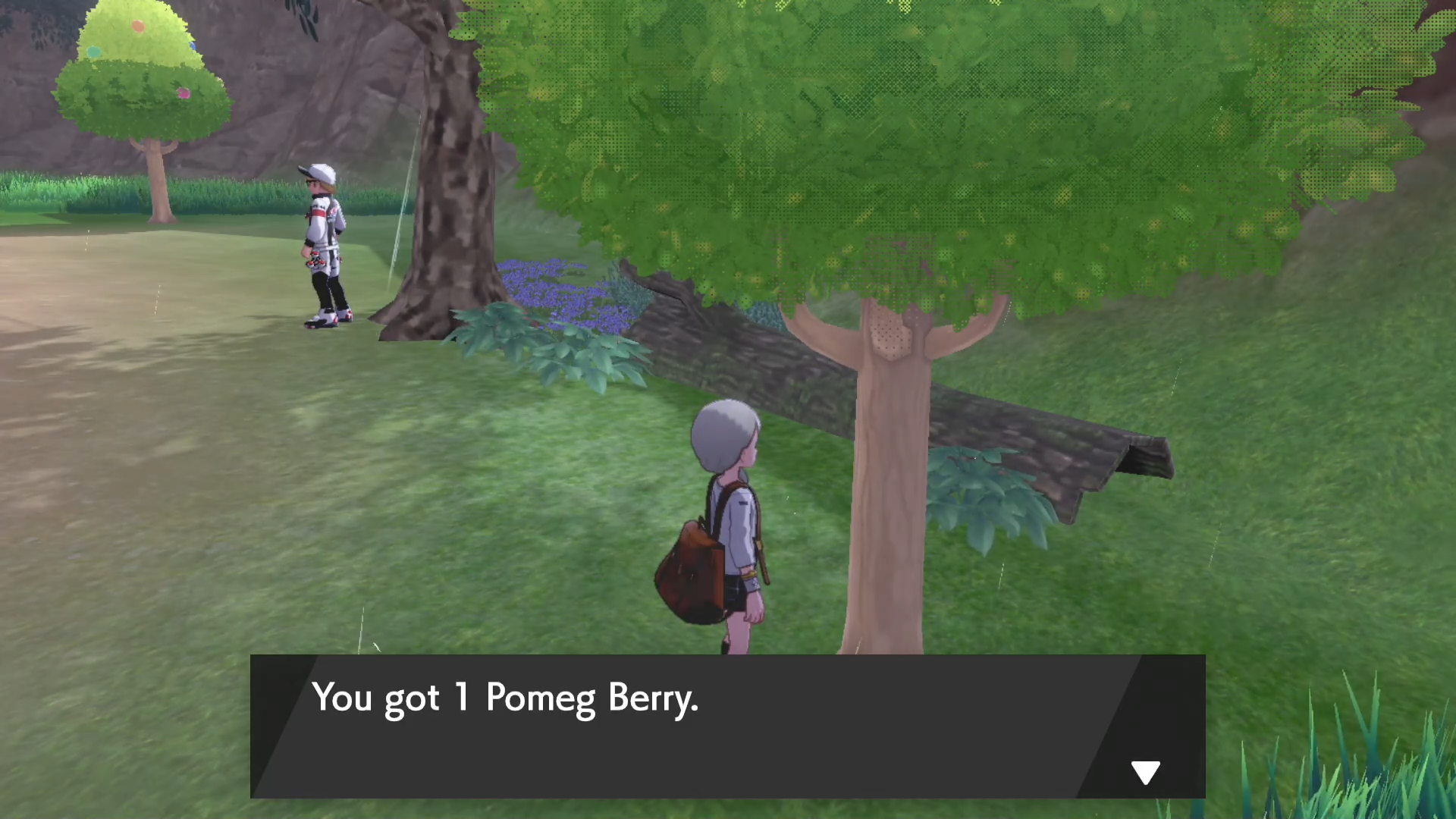Select the tall grass in bottom corner

point(1388,781)
